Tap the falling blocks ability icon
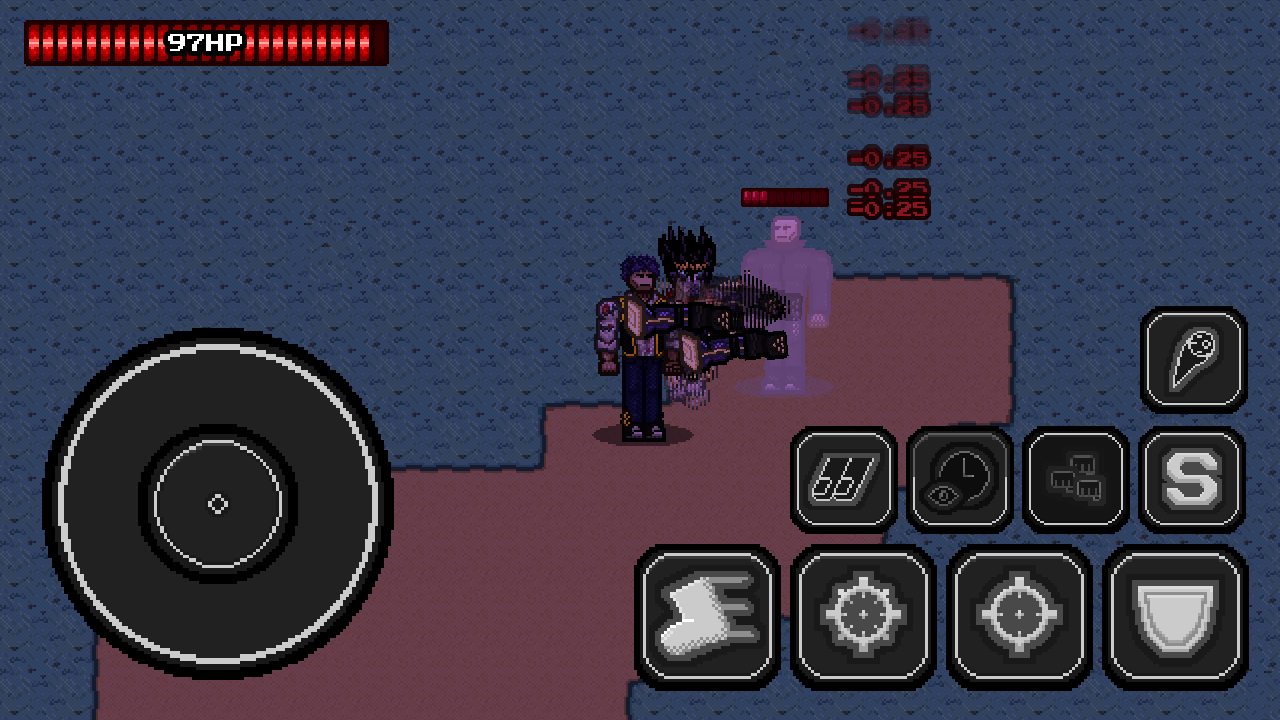This screenshot has height=720, width=1280. click(x=1075, y=477)
